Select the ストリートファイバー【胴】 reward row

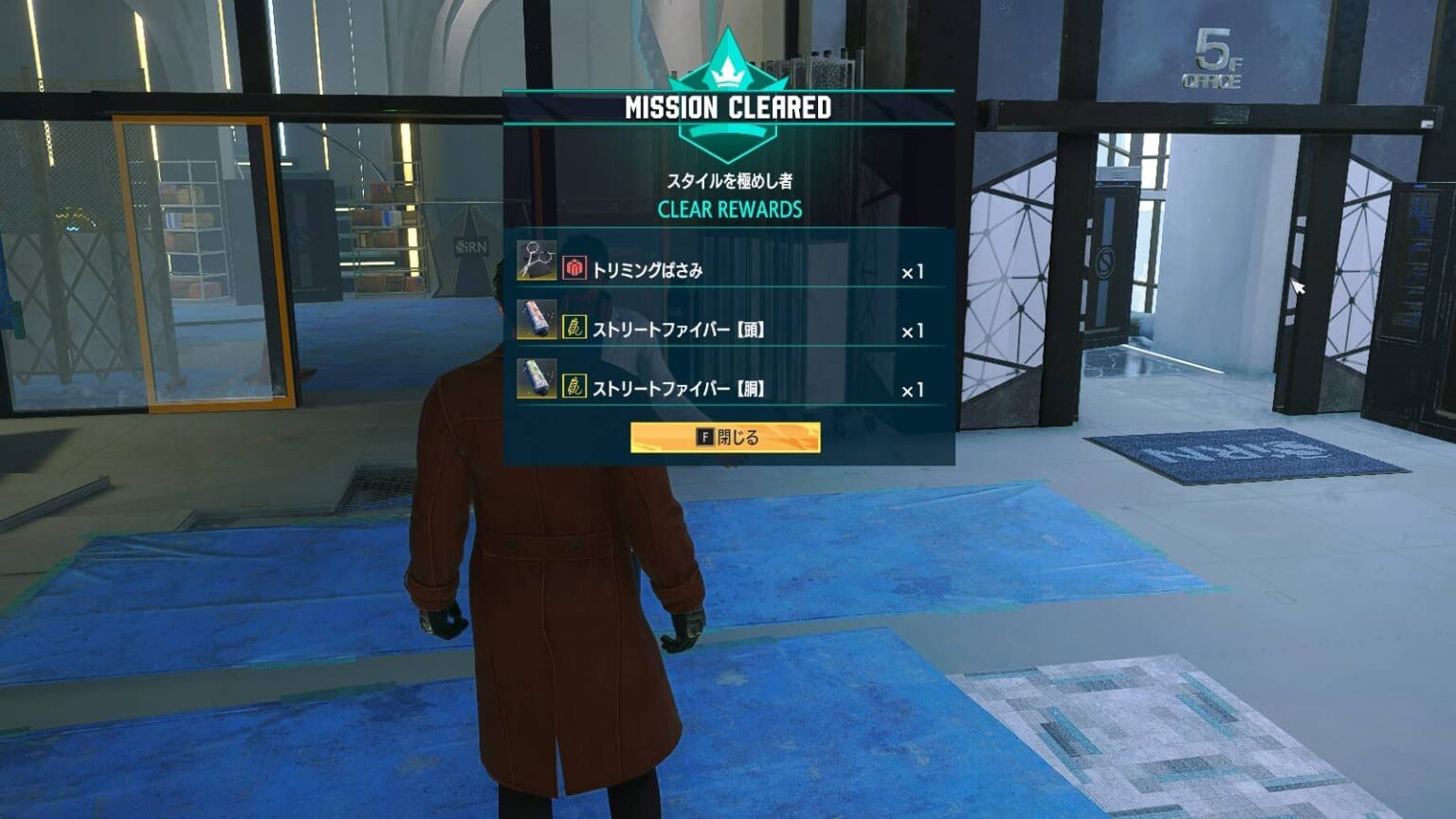pyautogui.click(x=728, y=389)
